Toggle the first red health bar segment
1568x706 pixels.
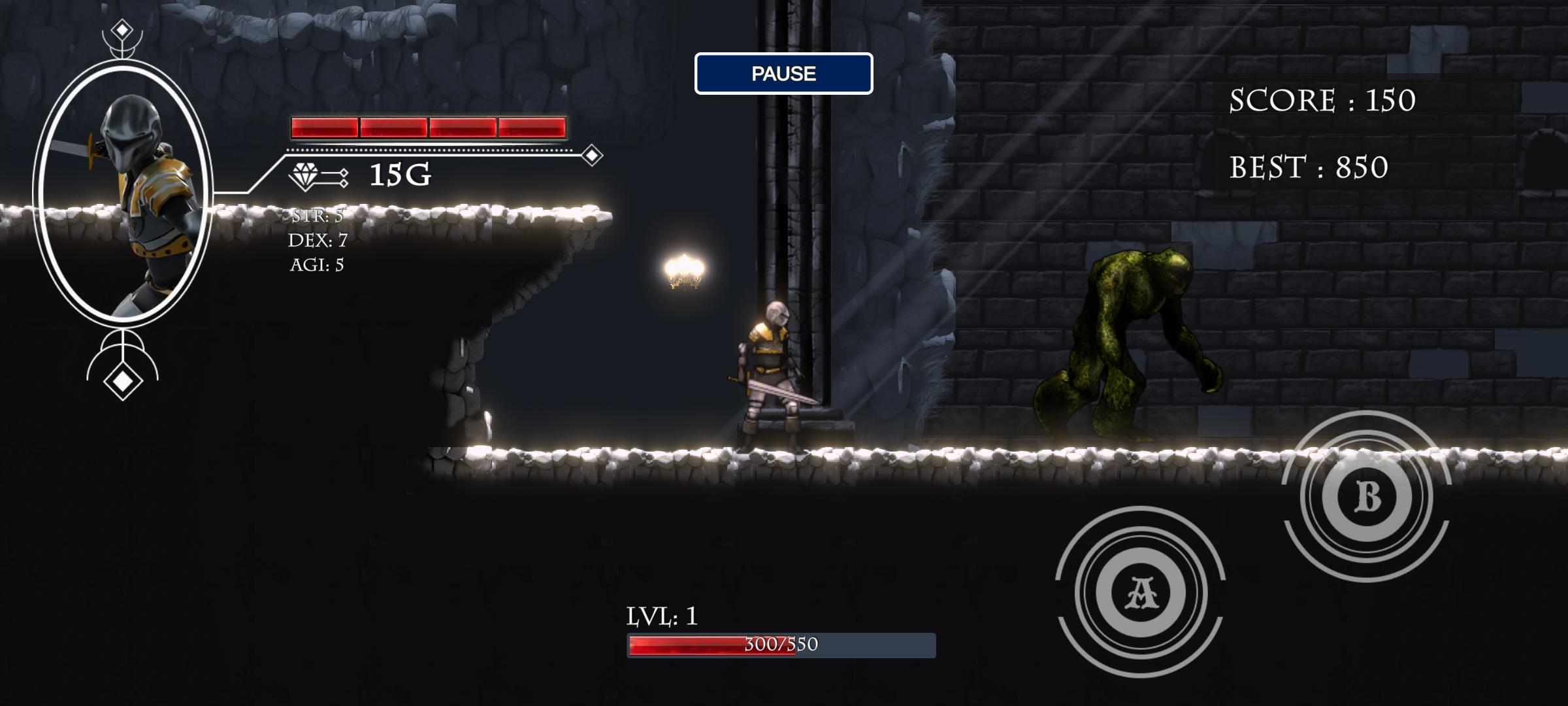pyautogui.click(x=323, y=126)
